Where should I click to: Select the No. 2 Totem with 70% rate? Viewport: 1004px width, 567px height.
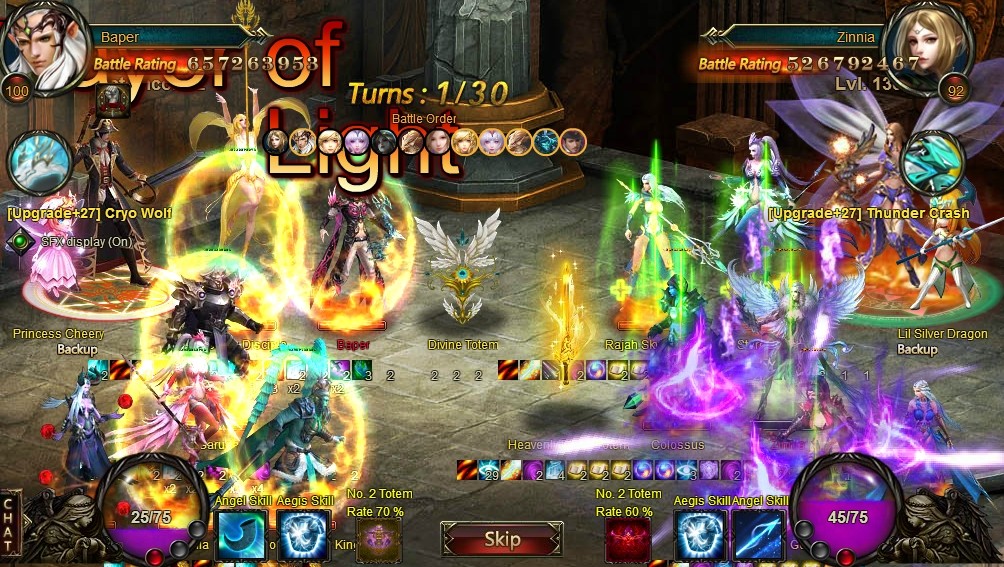point(379,539)
